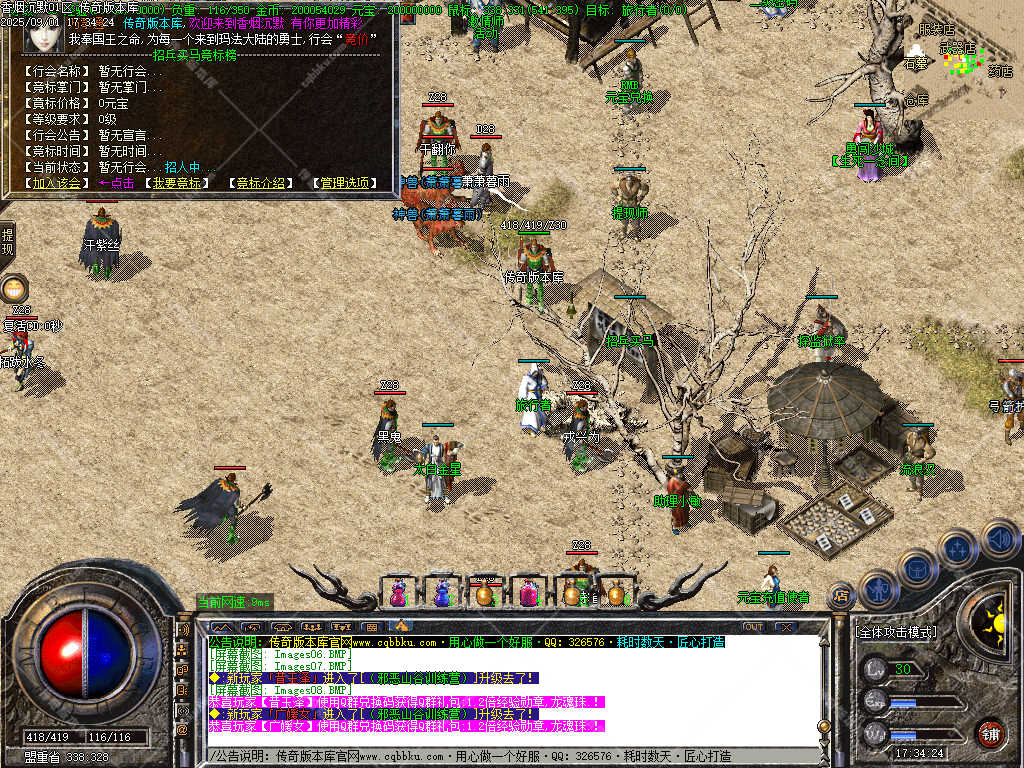Choose the 我要竞标 bid option

[176, 183]
